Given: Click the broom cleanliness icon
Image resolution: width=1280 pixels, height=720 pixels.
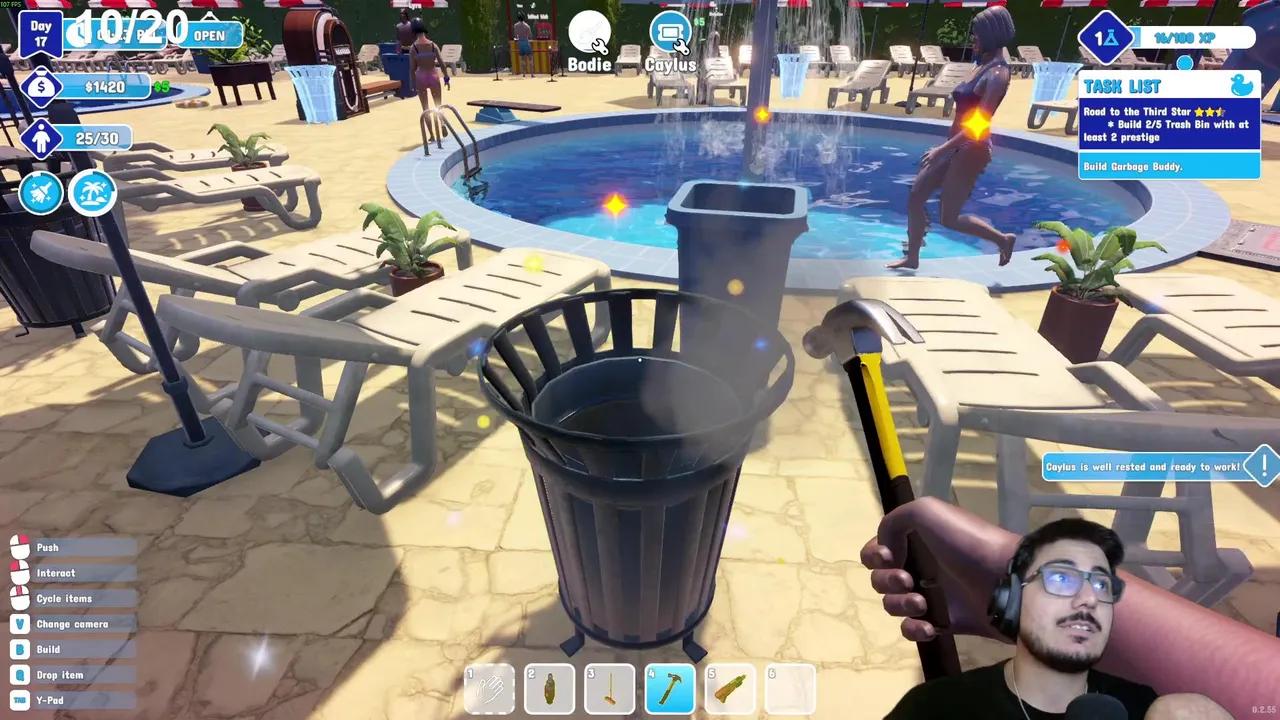Looking at the screenshot, I should tap(41, 192).
